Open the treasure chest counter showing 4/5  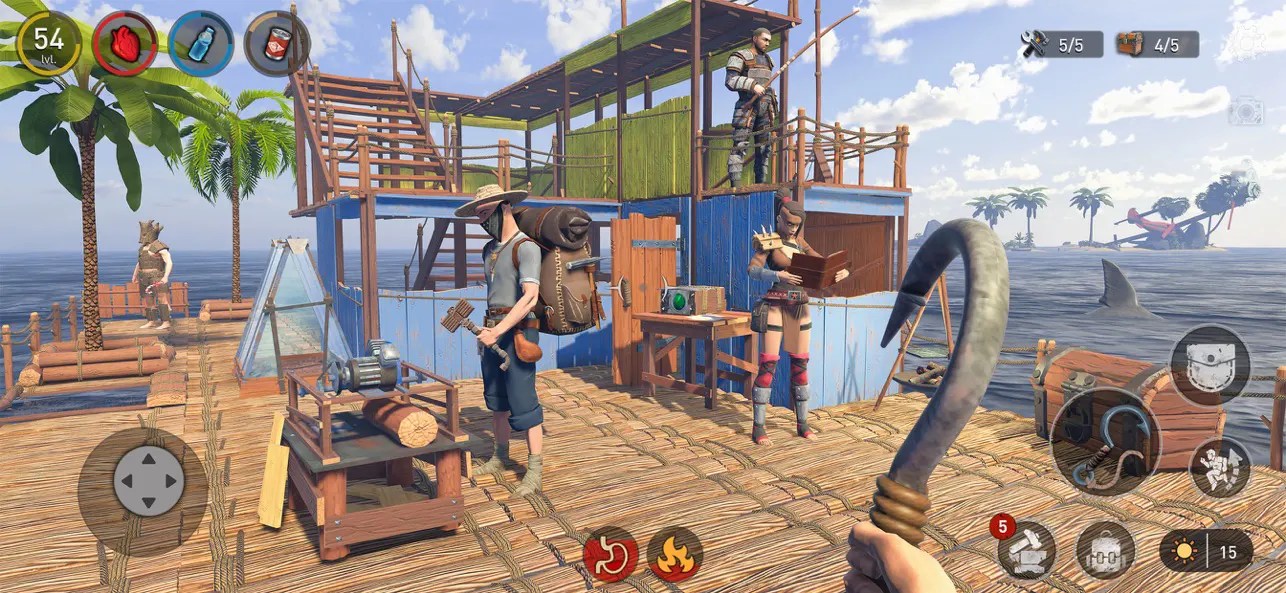[1157, 44]
